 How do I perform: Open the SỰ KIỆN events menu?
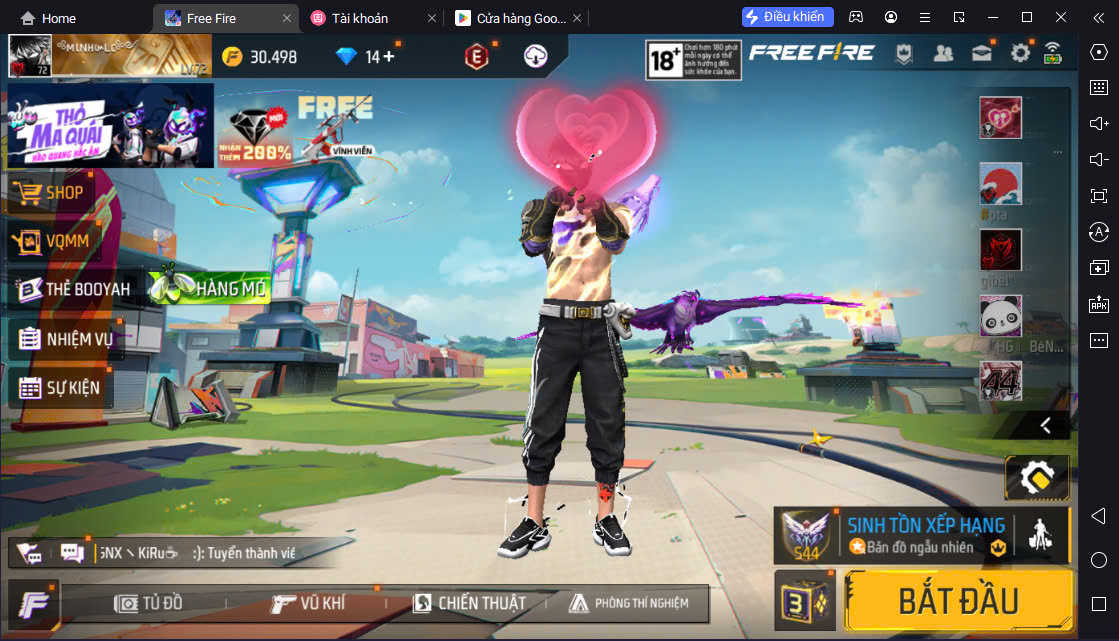[x=60, y=387]
